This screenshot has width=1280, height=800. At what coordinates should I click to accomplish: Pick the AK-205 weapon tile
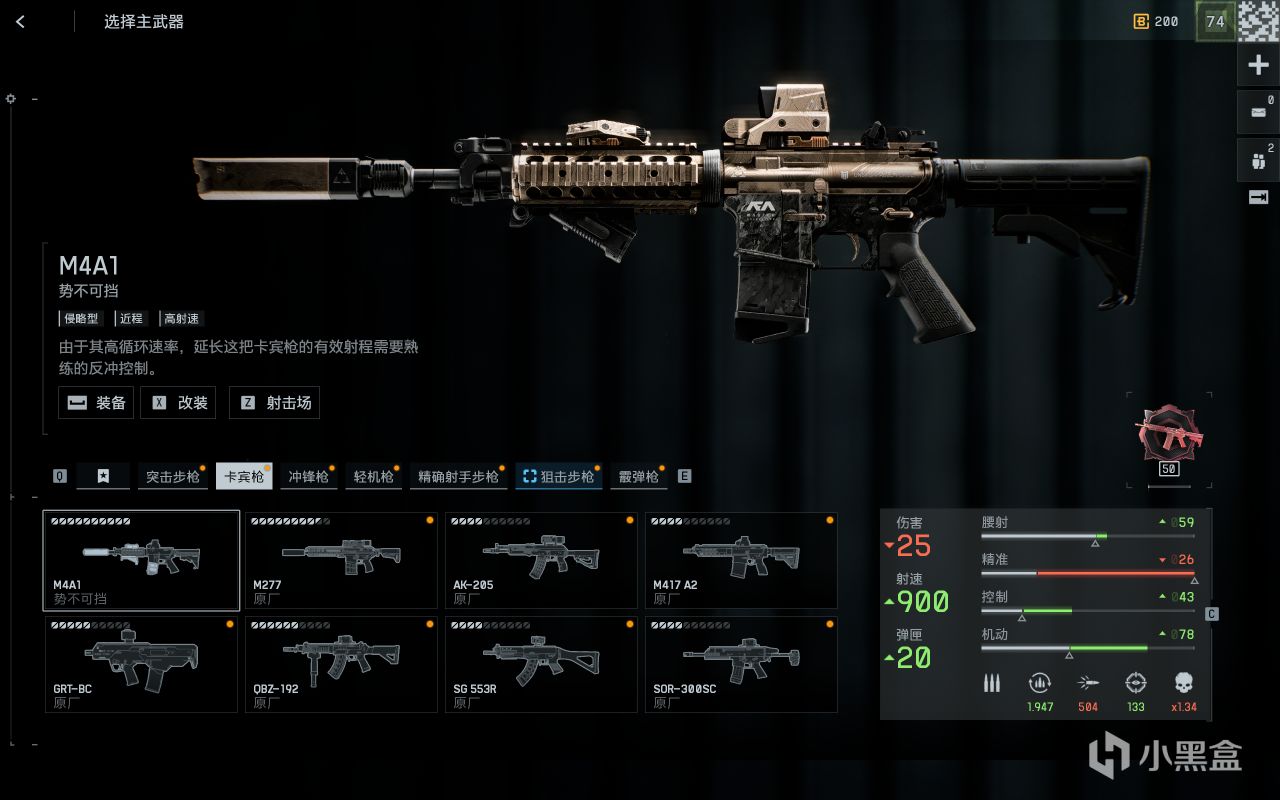point(541,560)
